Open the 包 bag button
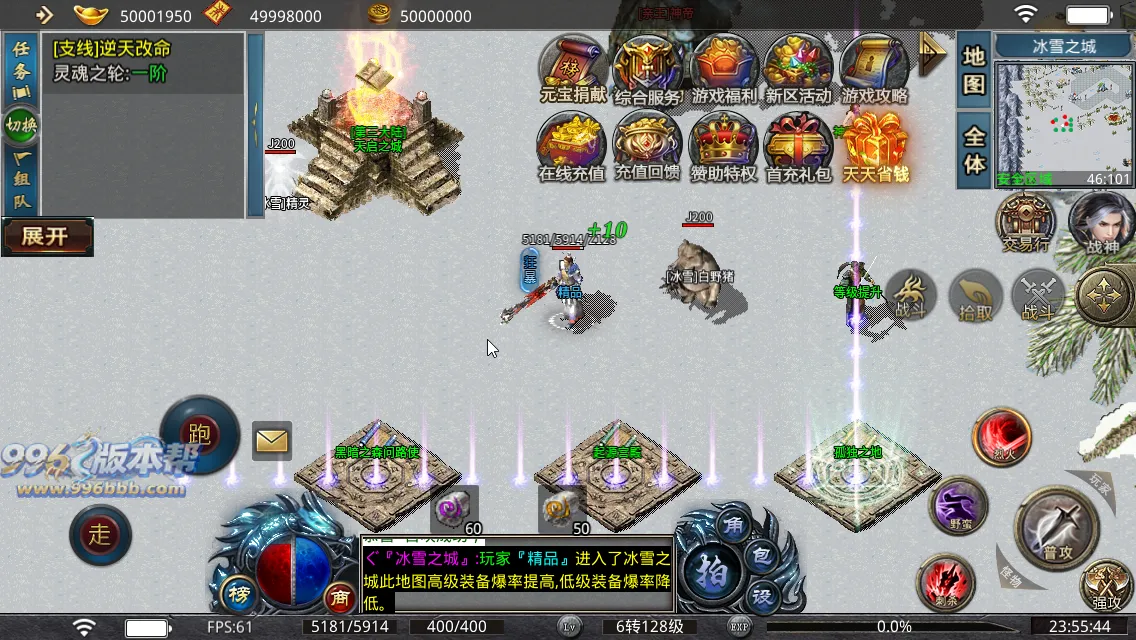1136x640 pixels. point(761,559)
